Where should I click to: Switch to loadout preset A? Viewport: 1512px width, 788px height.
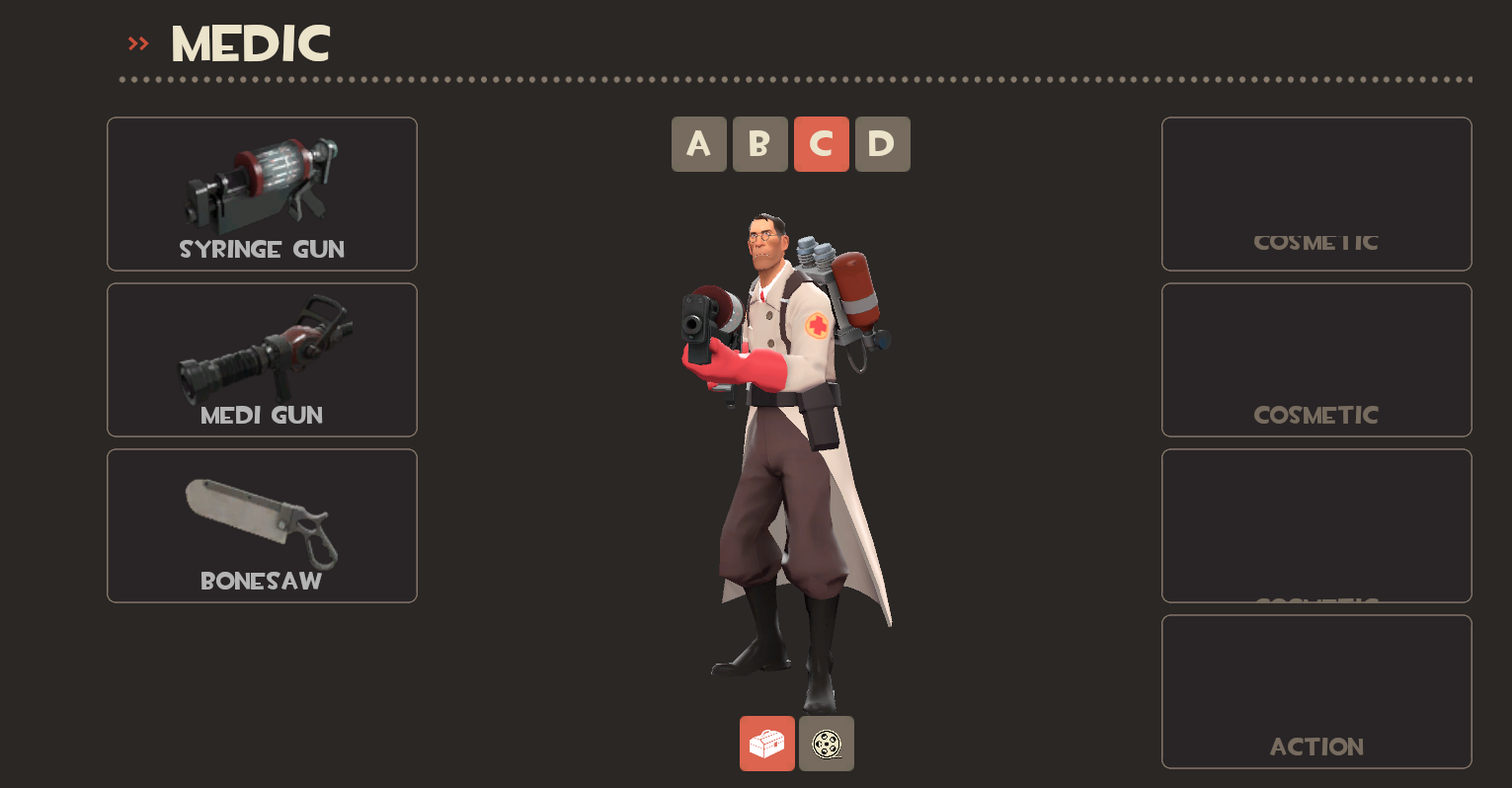tap(699, 143)
